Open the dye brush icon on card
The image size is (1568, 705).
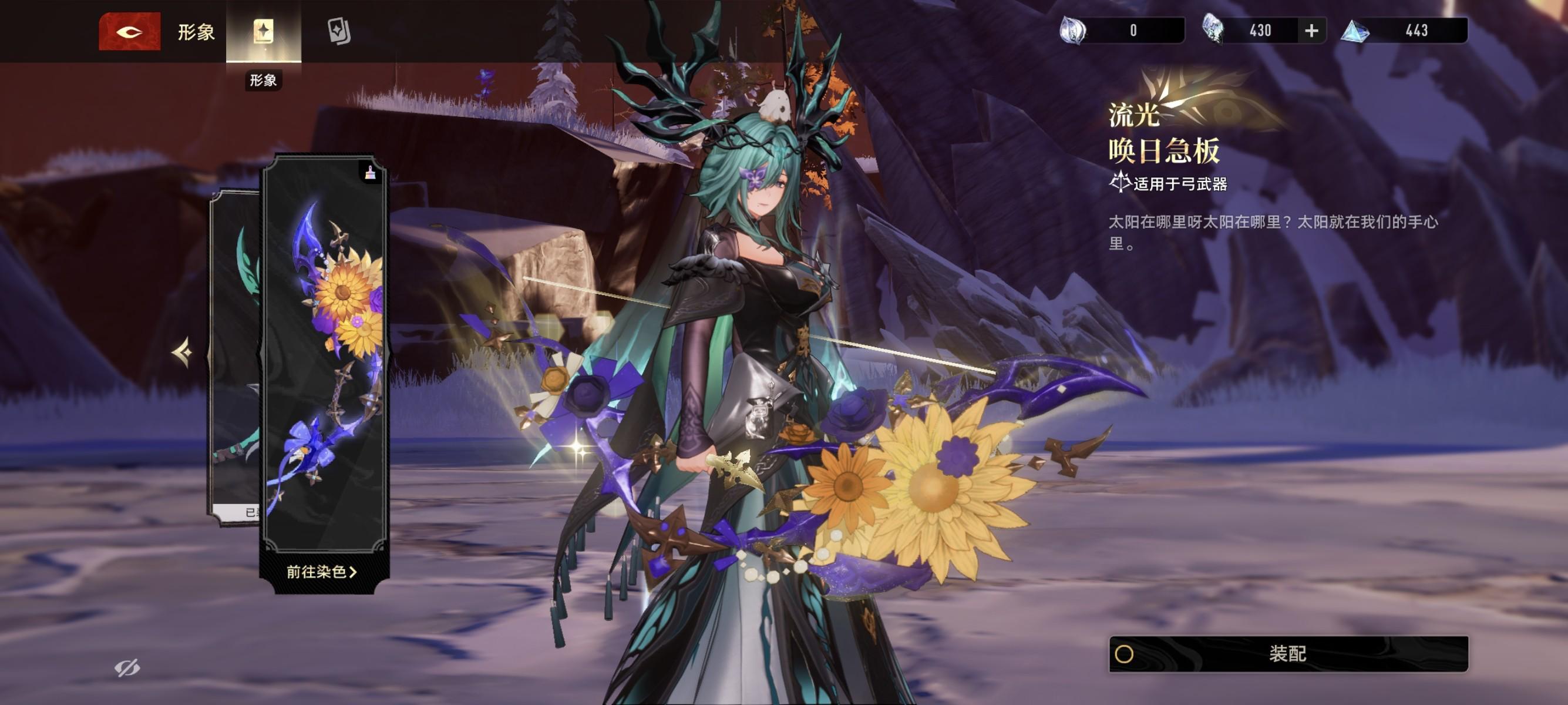click(x=370, y=174)
